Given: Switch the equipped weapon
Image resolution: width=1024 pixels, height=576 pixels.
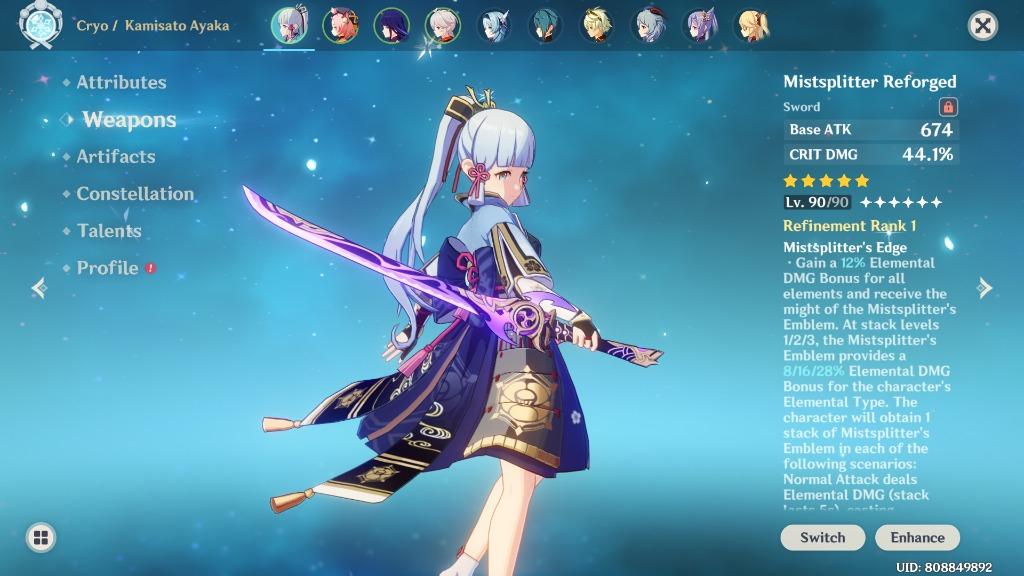Looking at the screenshot, I should [822, 537].
